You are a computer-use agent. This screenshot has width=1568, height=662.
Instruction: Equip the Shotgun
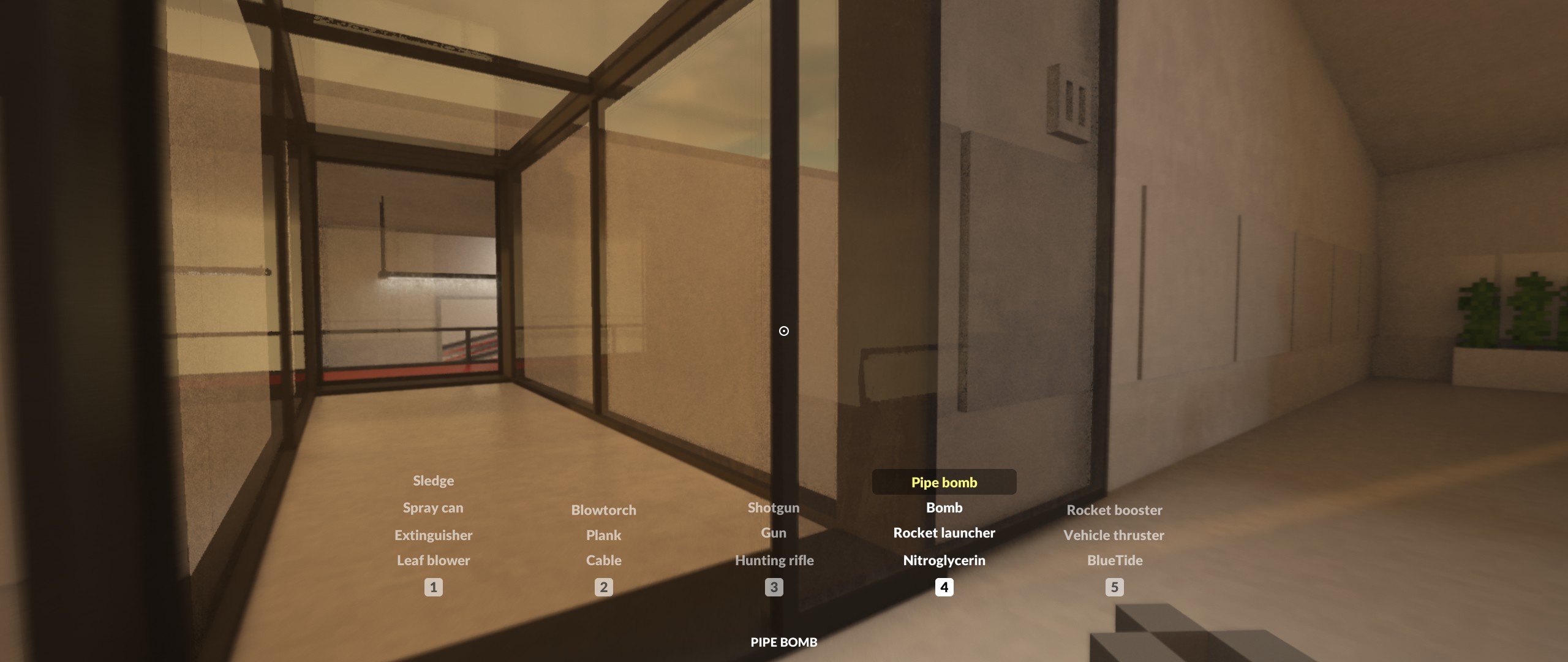click(x=773, y=508)
